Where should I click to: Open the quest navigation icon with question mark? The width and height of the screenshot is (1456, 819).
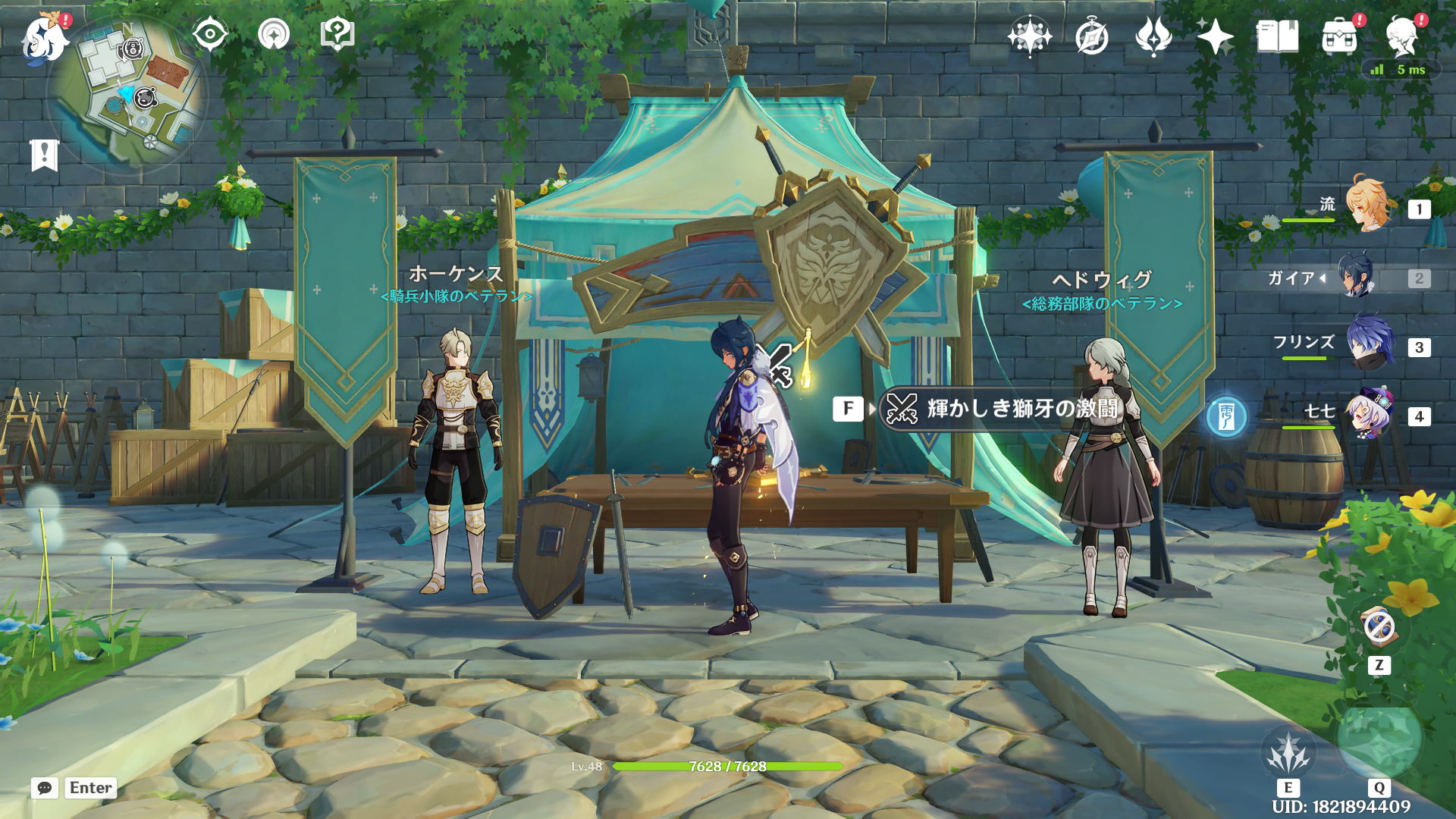tap(337, 34)
